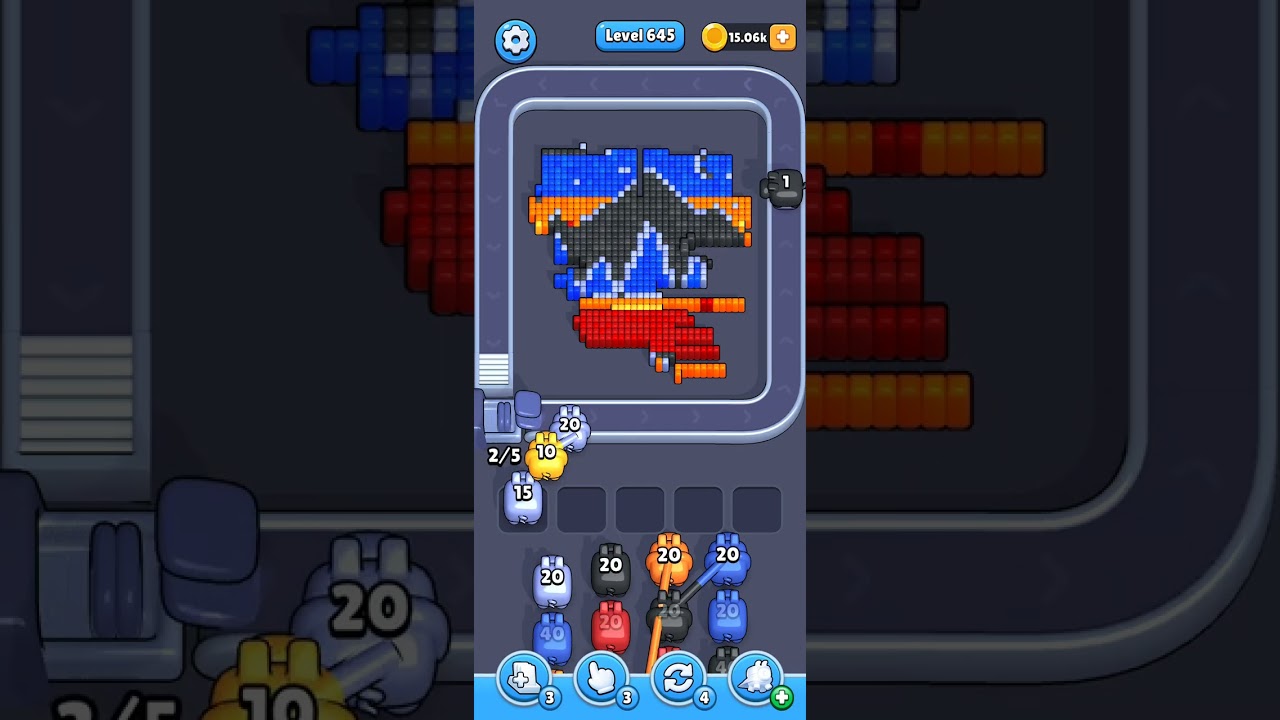Screen dimensions: 1280x720
Task: Tap the Level 645 badge
Action: pos(639,35)
